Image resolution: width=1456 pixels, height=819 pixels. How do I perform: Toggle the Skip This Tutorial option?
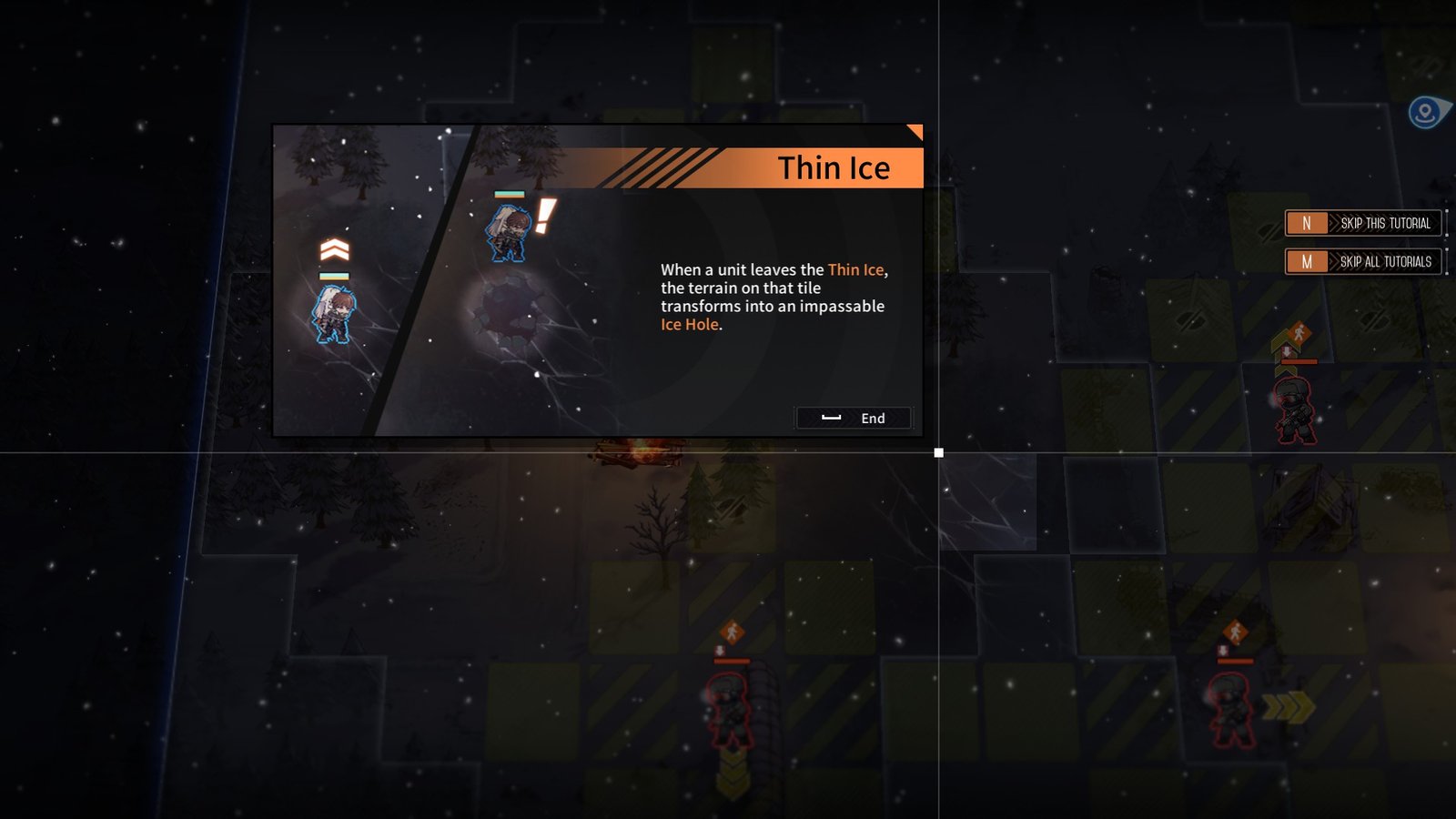(1385, 223)
